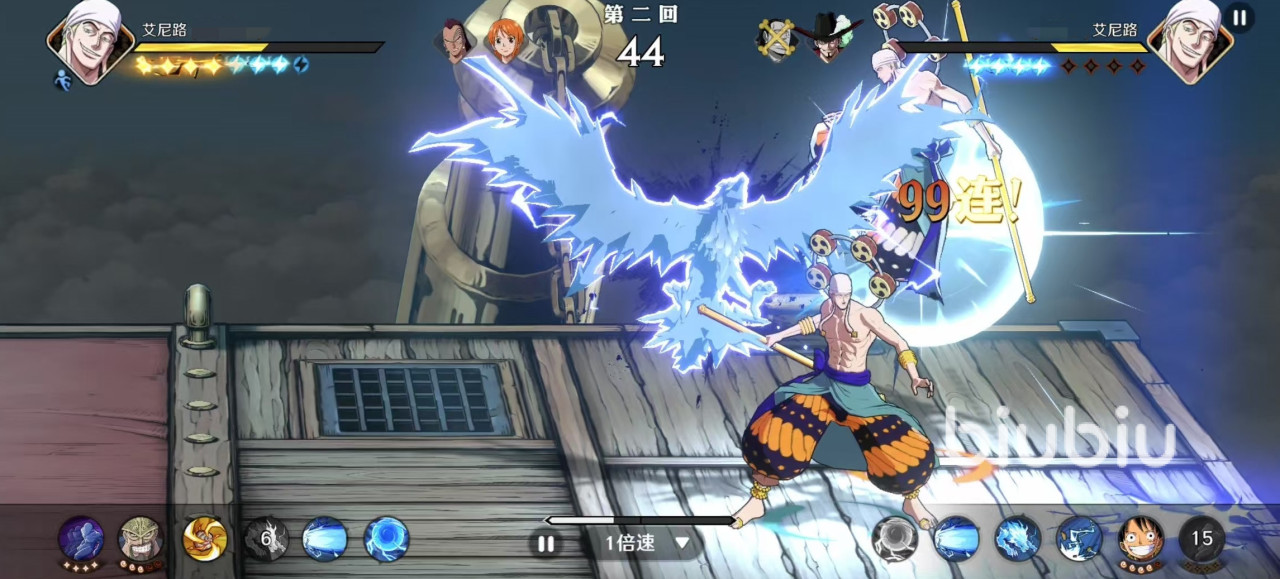Tap the dark skill showing cooldown 15
This screenshot has width=1280, height=579.
(1201, 539)
